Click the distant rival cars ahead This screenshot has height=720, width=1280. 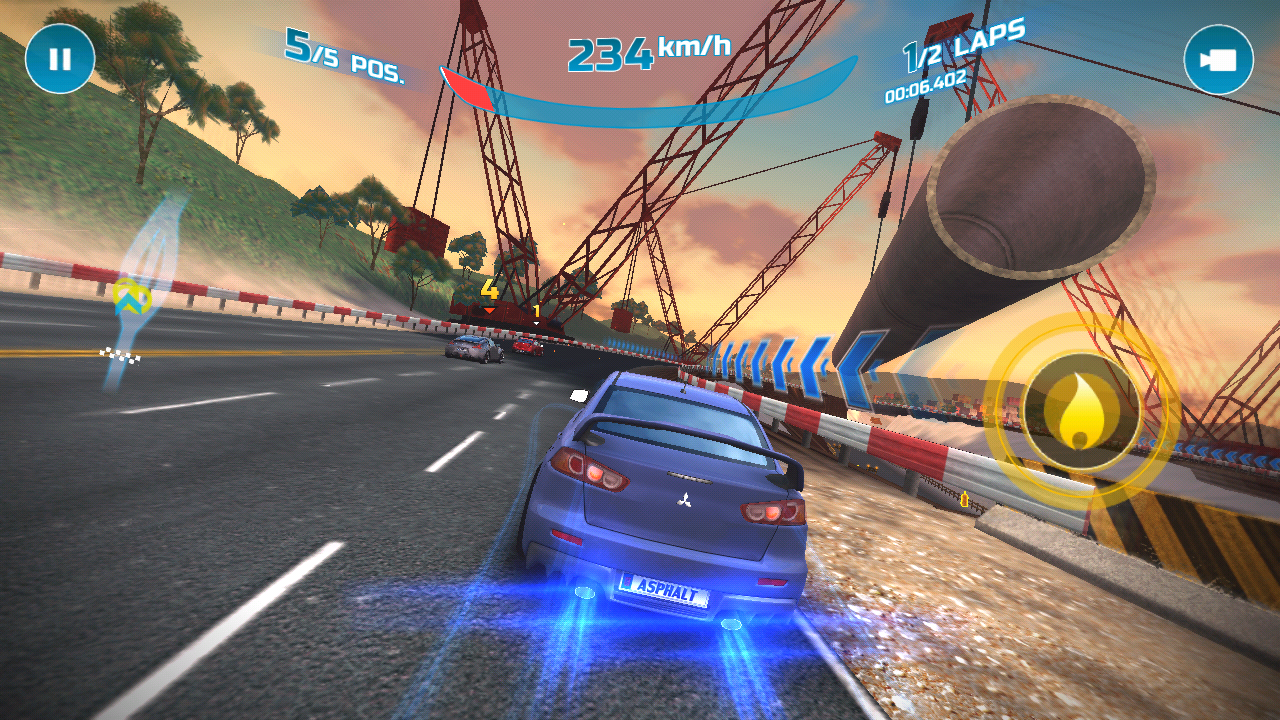click(x=480, y=348)
